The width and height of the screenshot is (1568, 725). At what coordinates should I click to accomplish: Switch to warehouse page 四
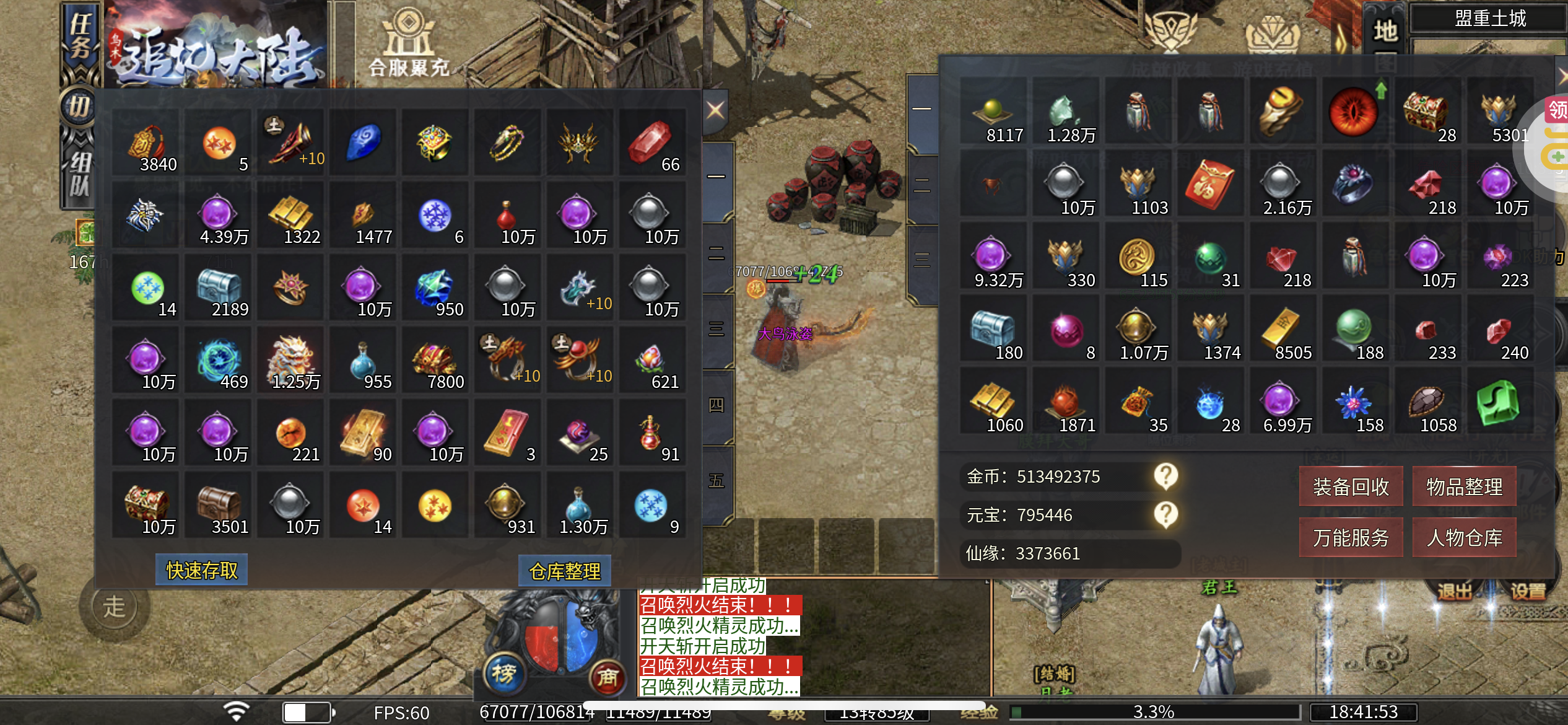716,405
